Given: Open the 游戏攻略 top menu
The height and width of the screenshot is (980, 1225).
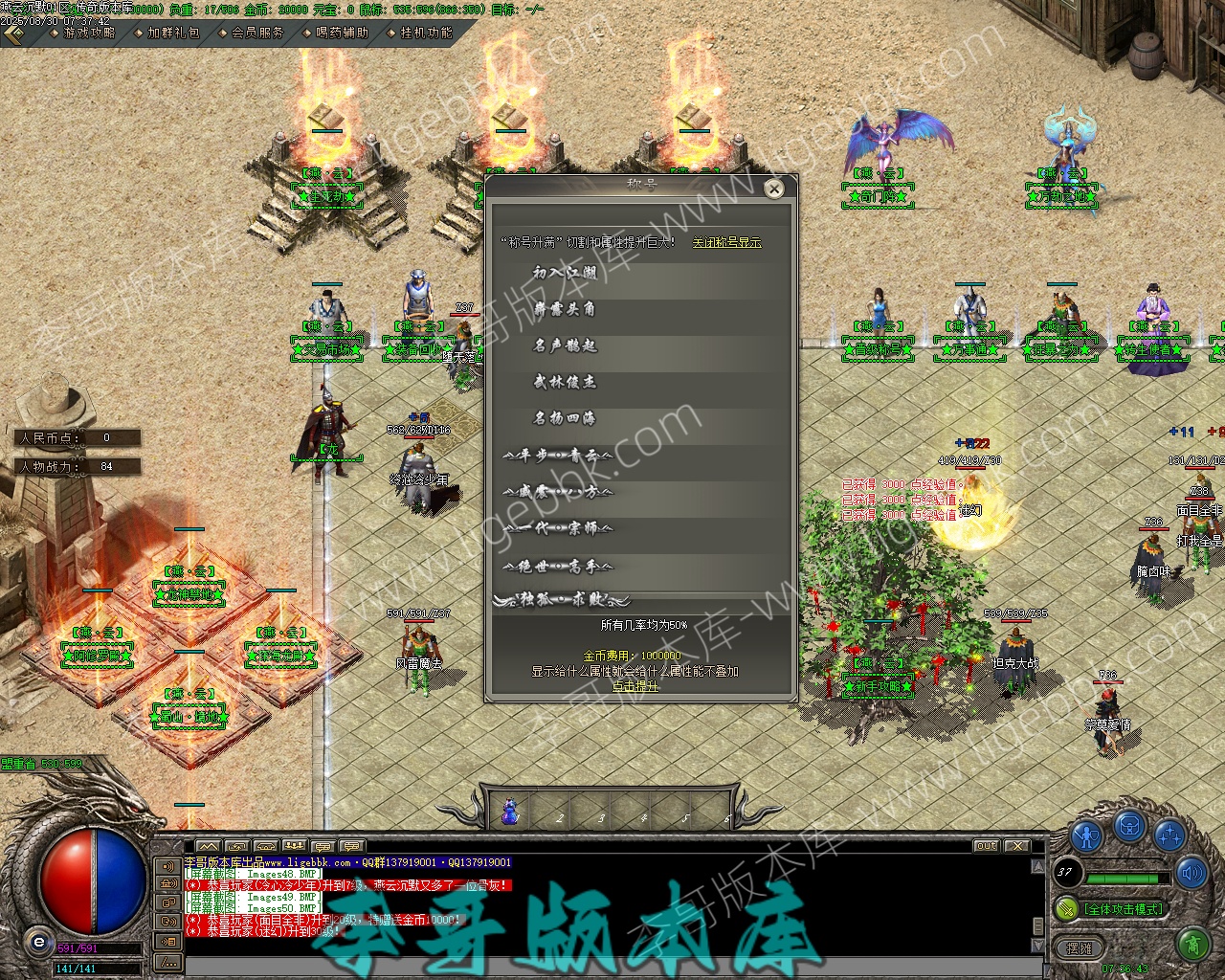Looking at the screenshot, I should [88, 33].
